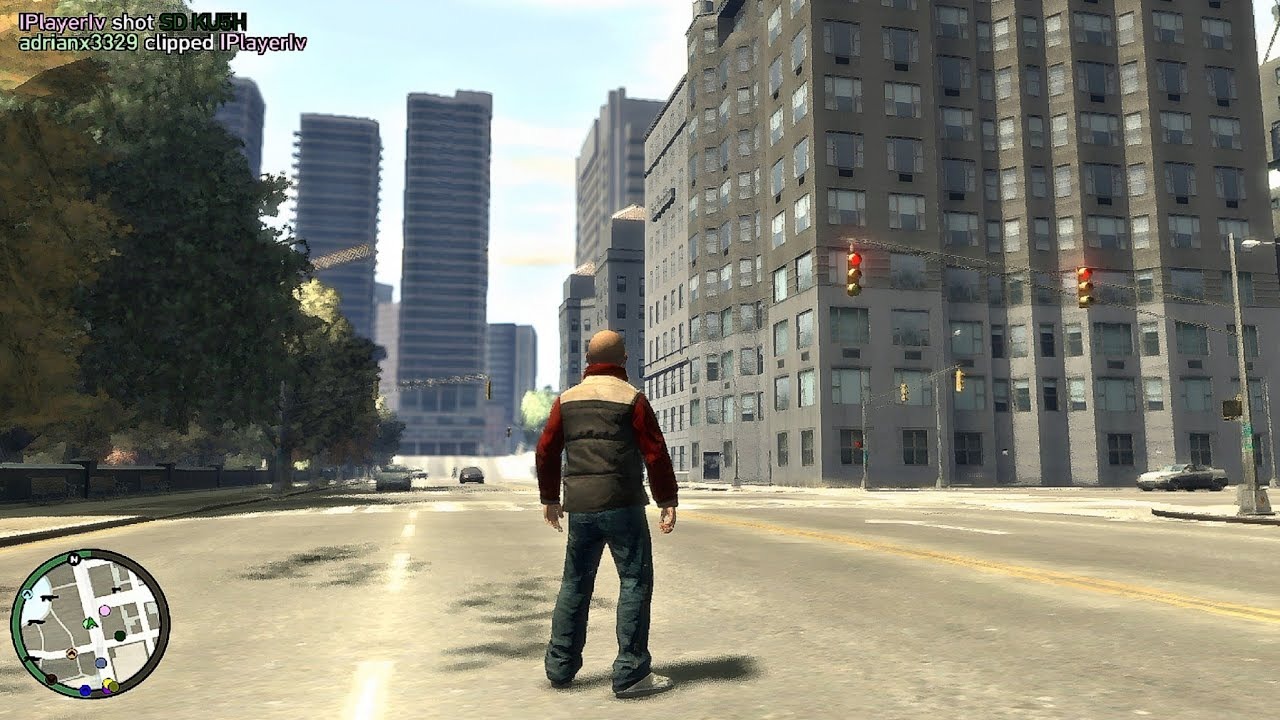Select the pink player blip on the minimap
1280x720 pixels.
pos(104,610)
